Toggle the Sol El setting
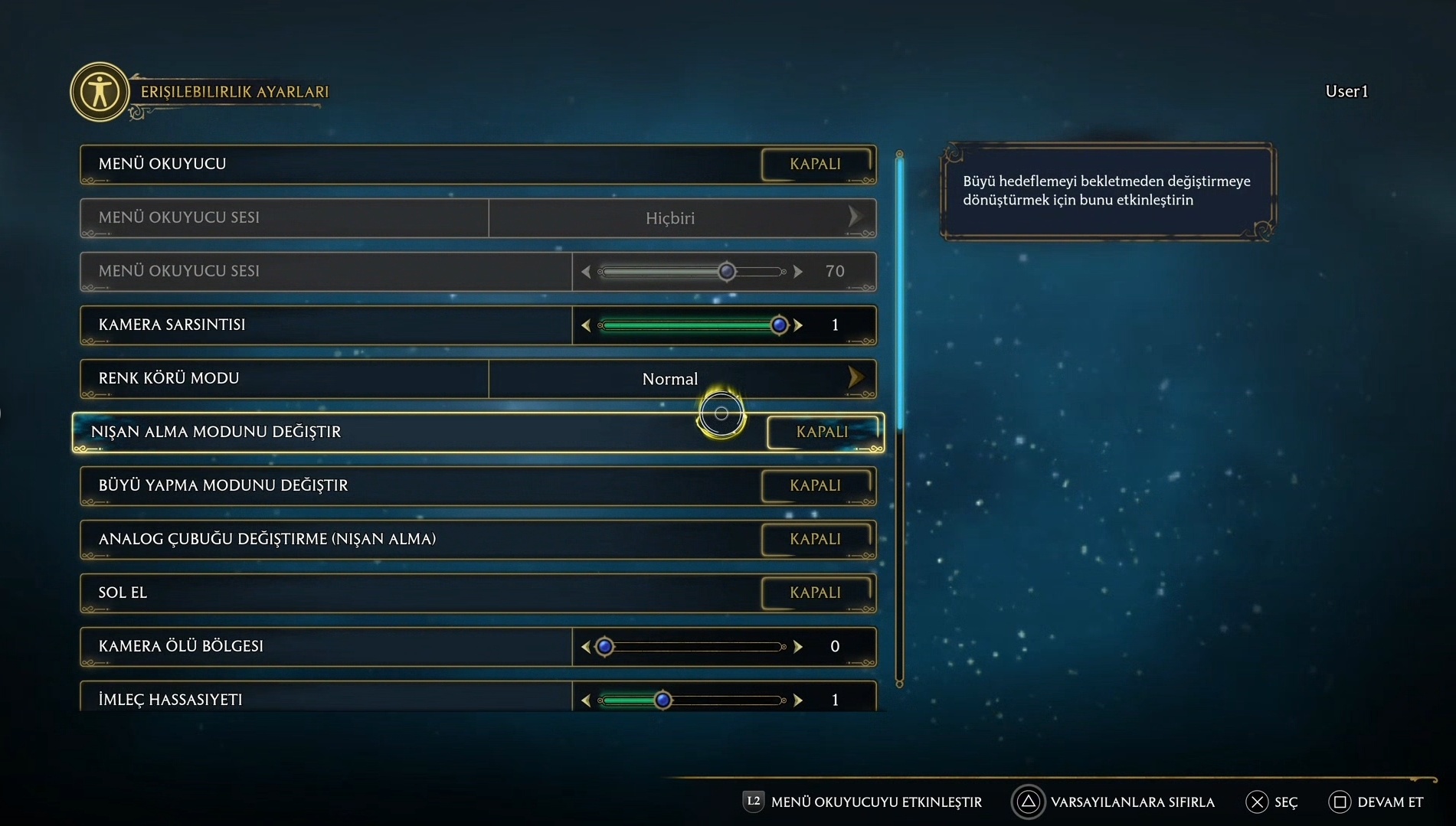This screenshot has width=1456, height=826. point(816,593)
